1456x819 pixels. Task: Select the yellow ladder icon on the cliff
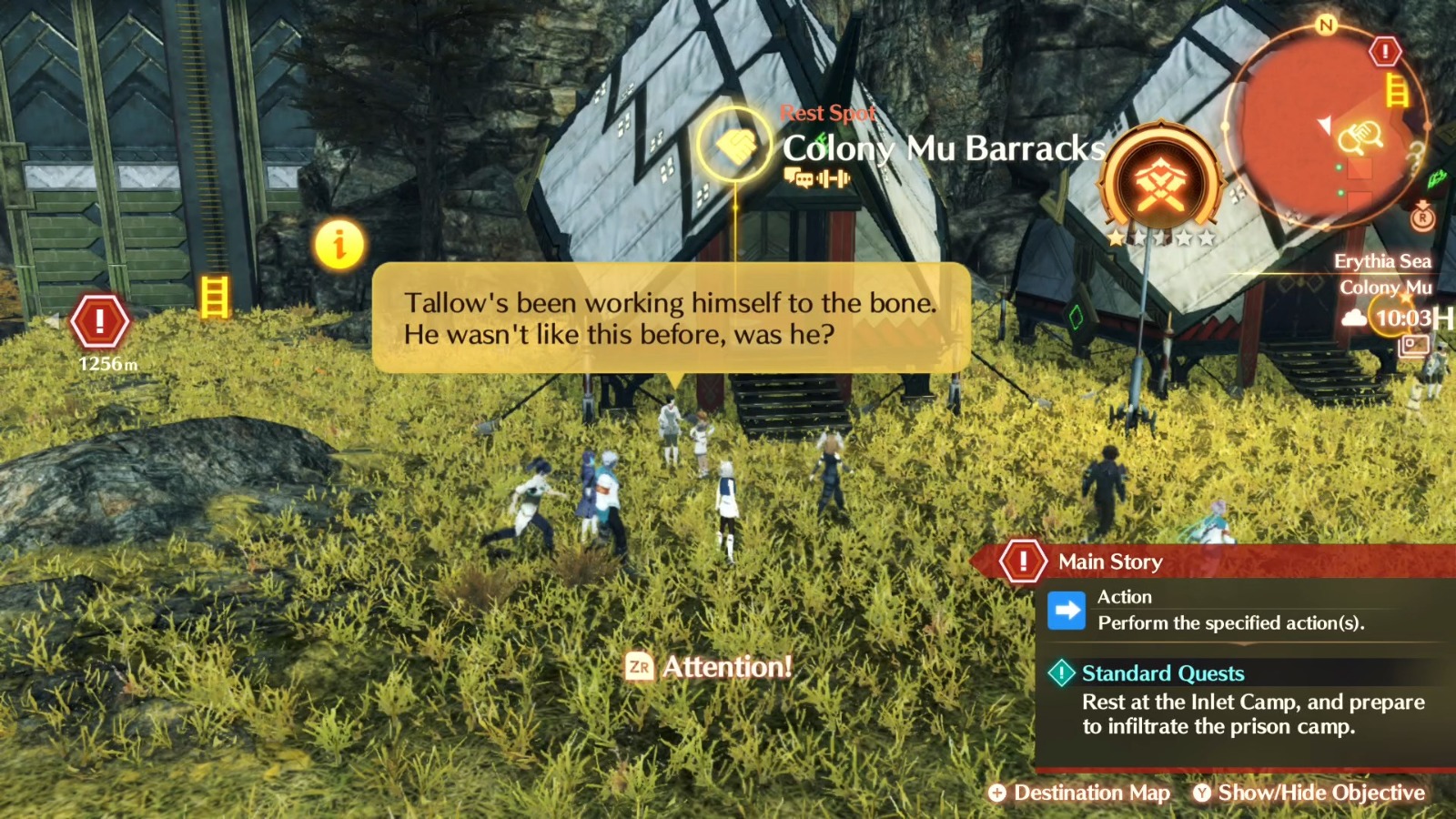pos(216,295)
